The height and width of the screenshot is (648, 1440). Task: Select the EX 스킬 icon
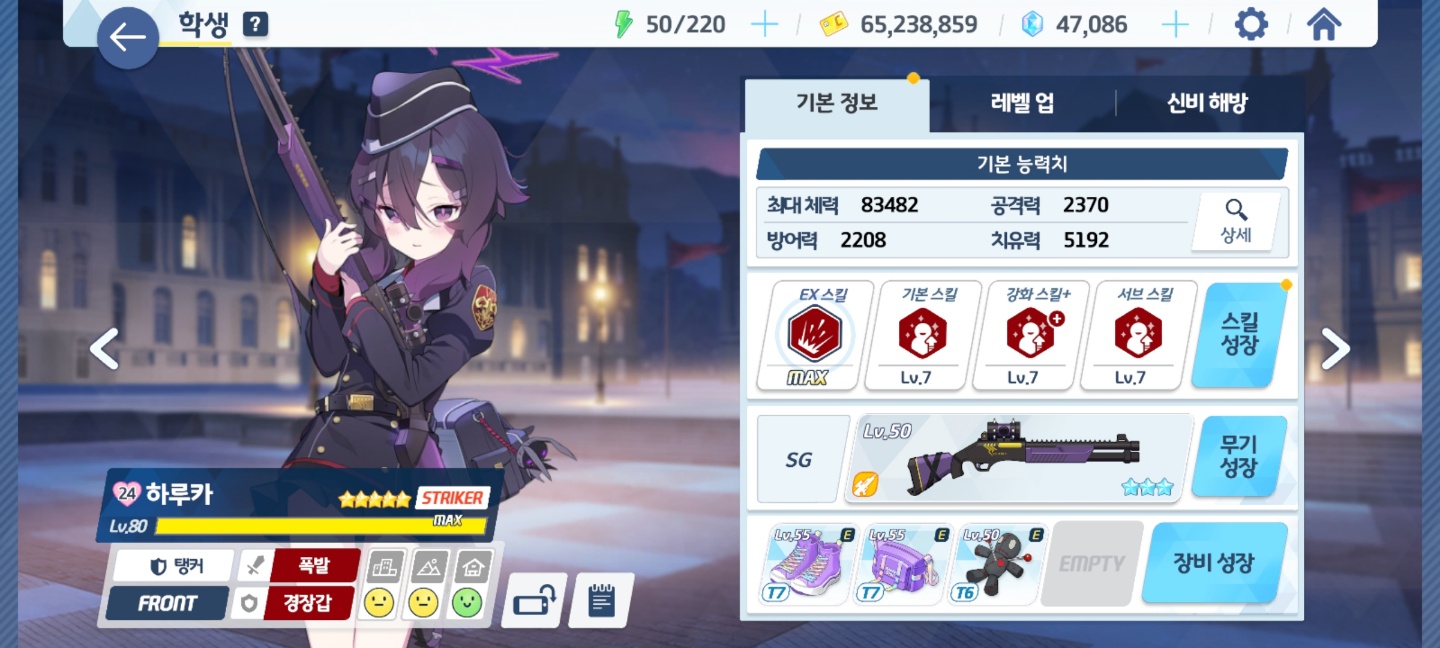coord(815,336)
